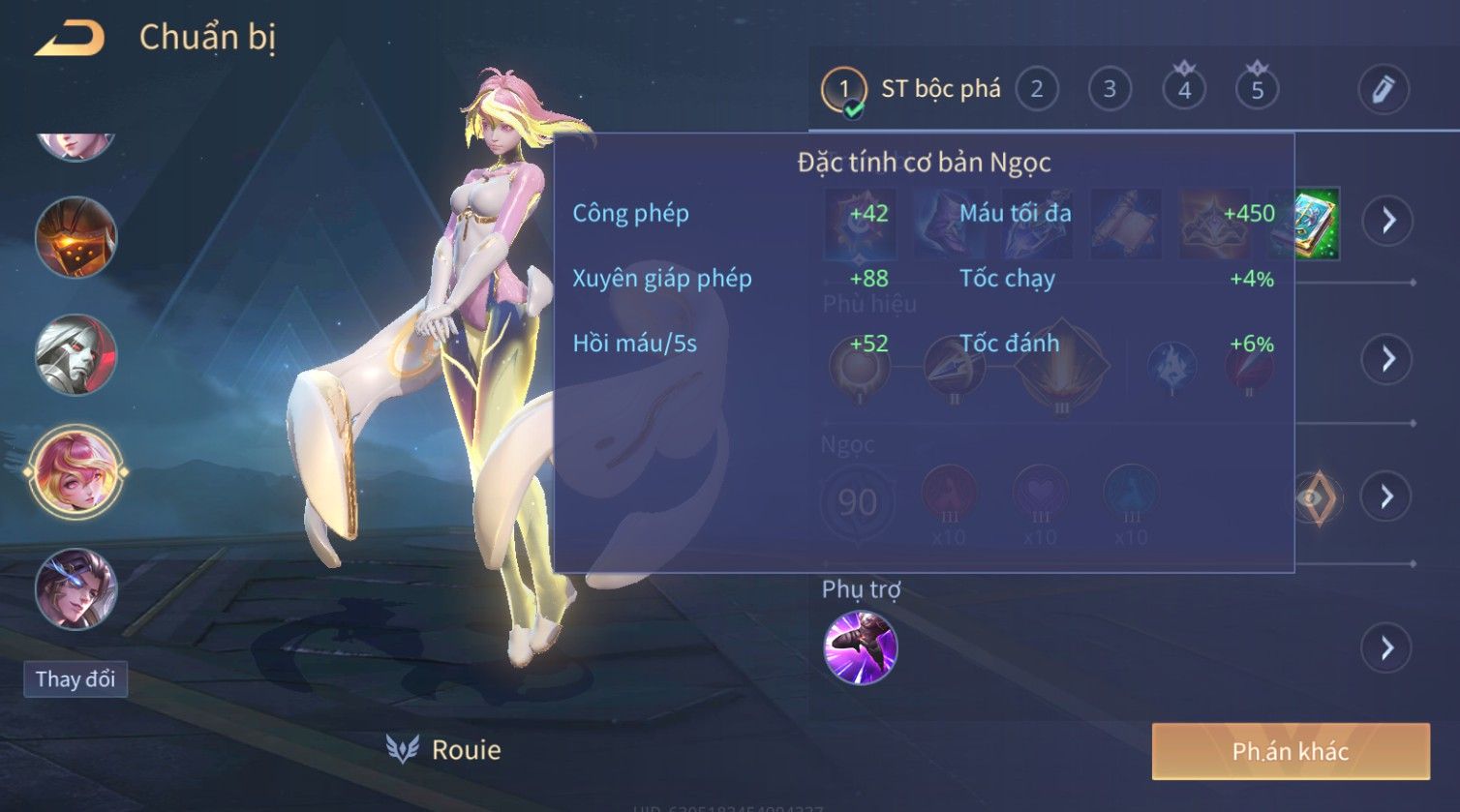Image resolution: width=1460 pixels, height=812 pixels.
Task: Open the equipment build arrow
Action: click(x=1387, y=221)
